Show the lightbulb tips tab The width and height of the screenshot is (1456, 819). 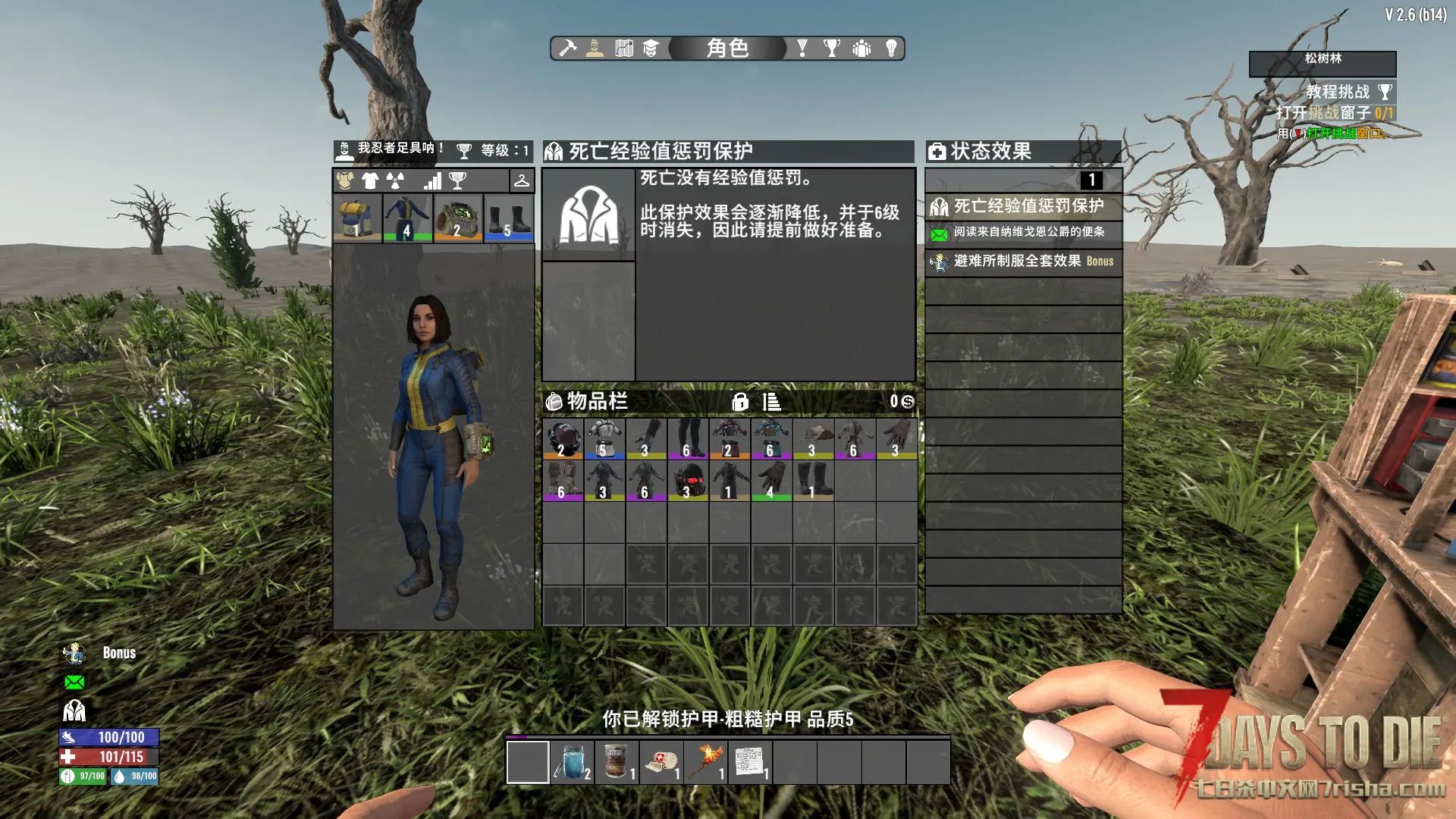coord(892,49)
